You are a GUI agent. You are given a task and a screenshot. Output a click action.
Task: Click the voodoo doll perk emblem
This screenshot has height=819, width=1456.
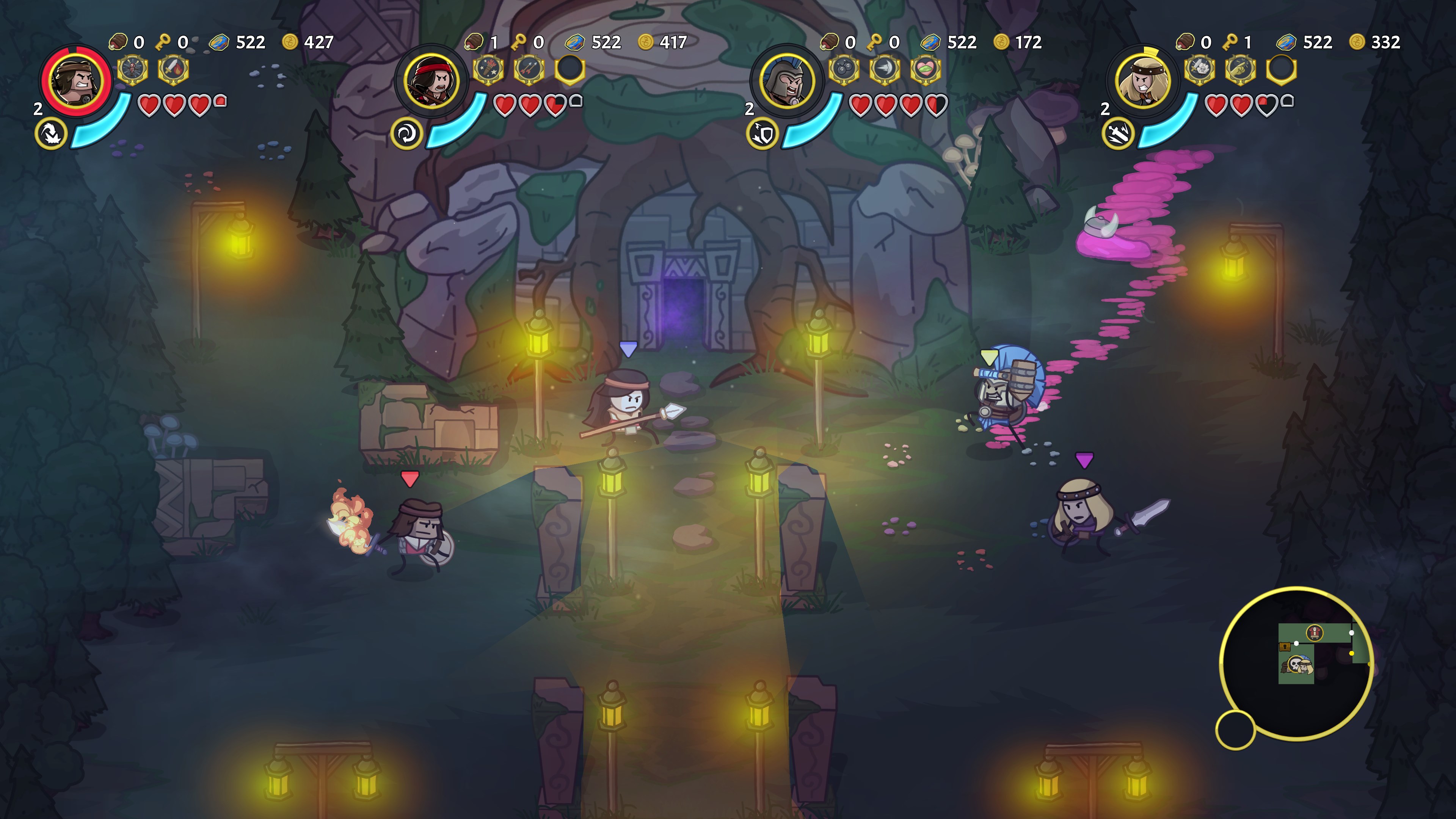pyautogui.click(x=132, y=69)
